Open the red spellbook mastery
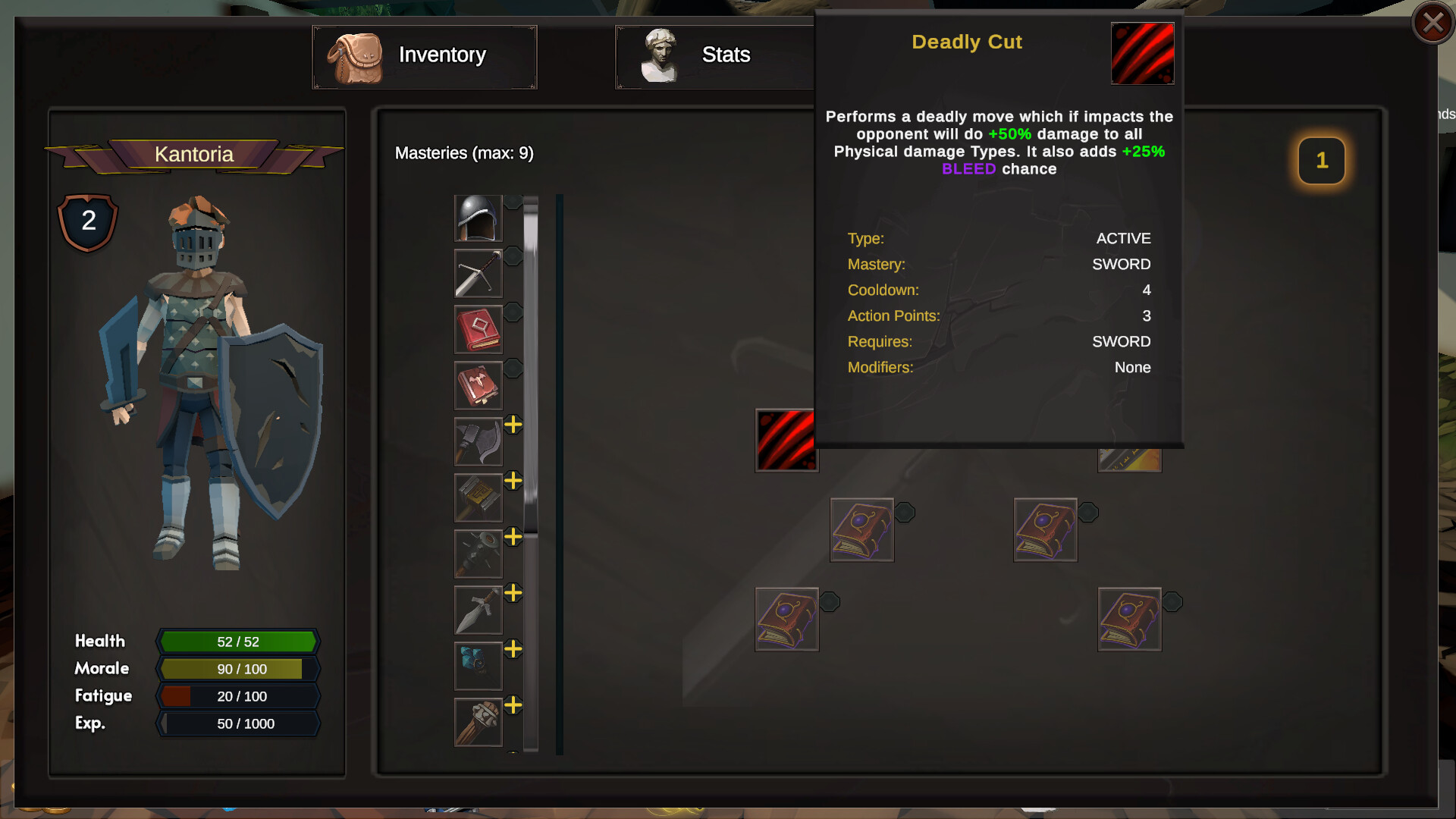Image resolution: width=1456 pixels, height=819 pixels. click(x=478, y=329)
